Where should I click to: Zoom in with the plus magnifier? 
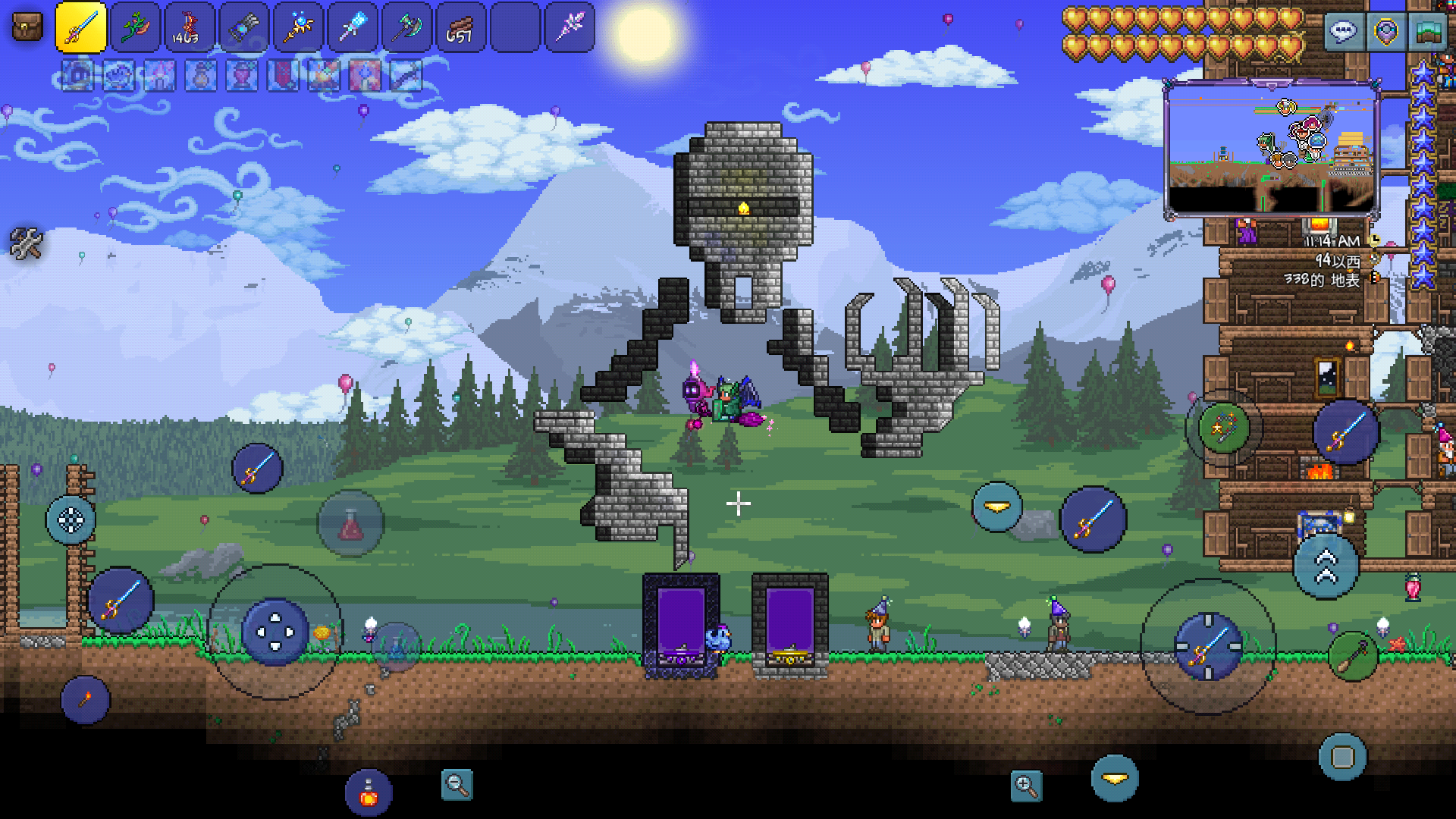pyautogui.click(x=1026, y=786)
